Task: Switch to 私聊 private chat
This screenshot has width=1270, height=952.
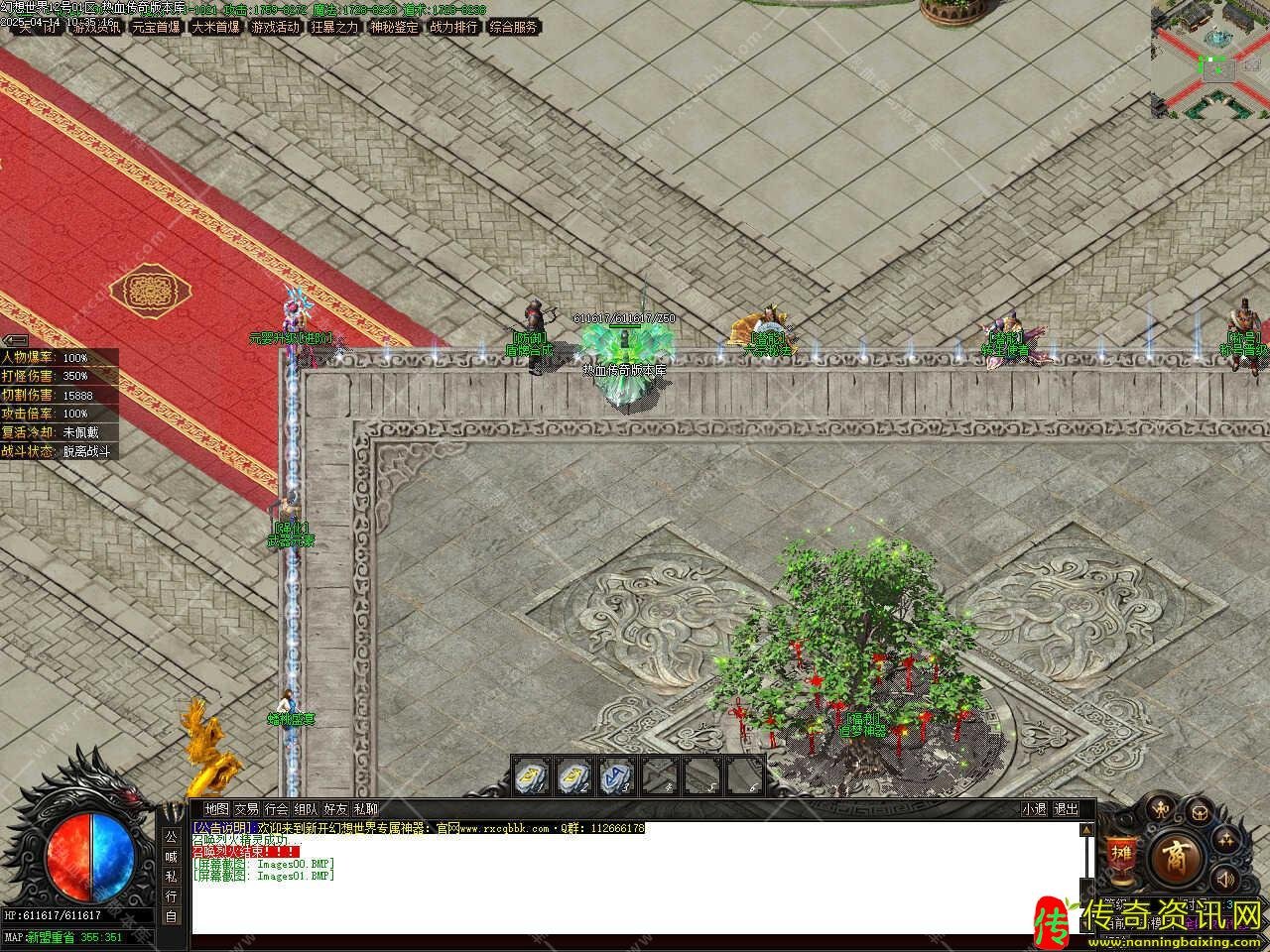Action: pos(366,809)
